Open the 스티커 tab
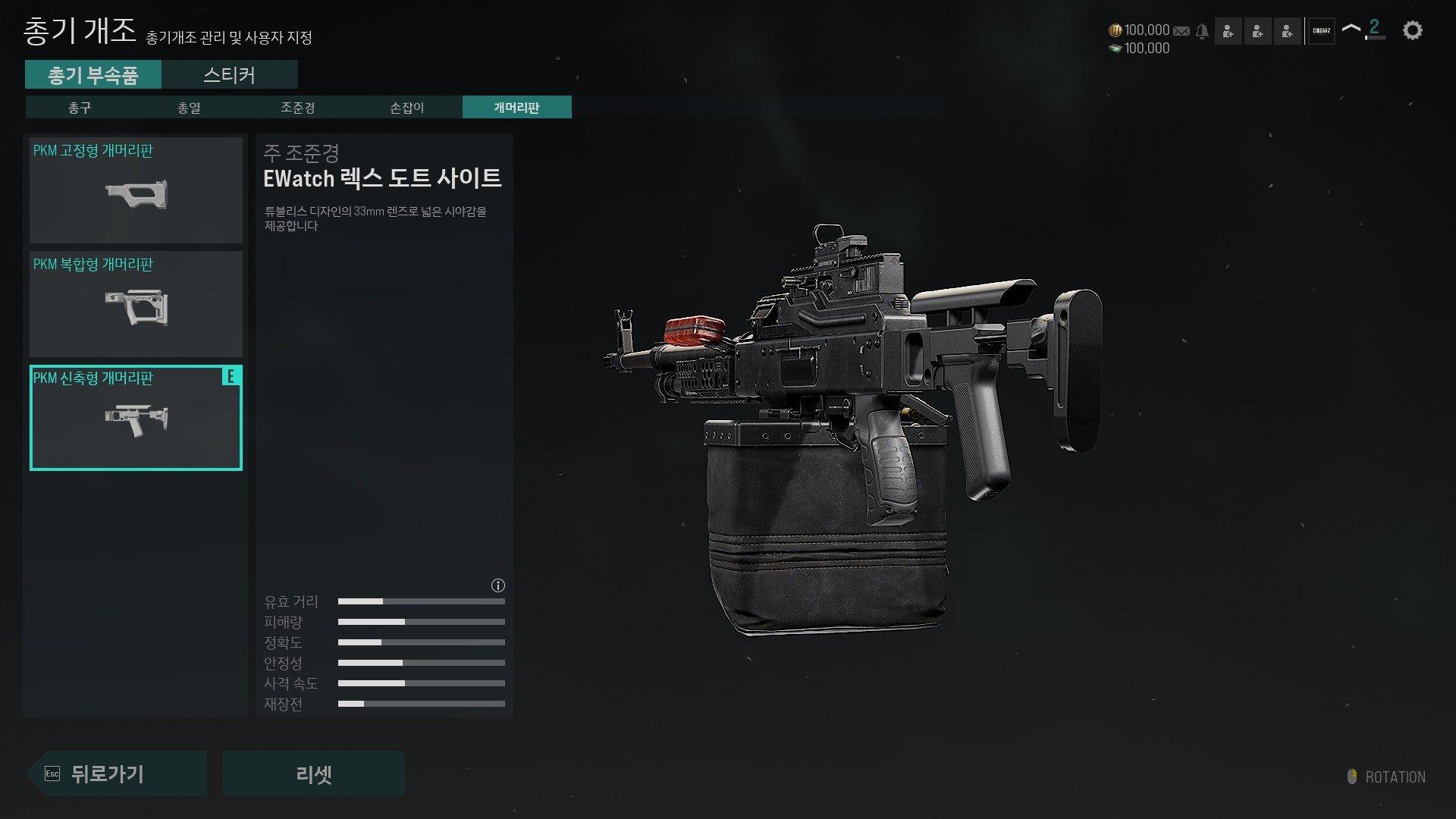Viewport: 1456px width, 819px height. point(229,75)
